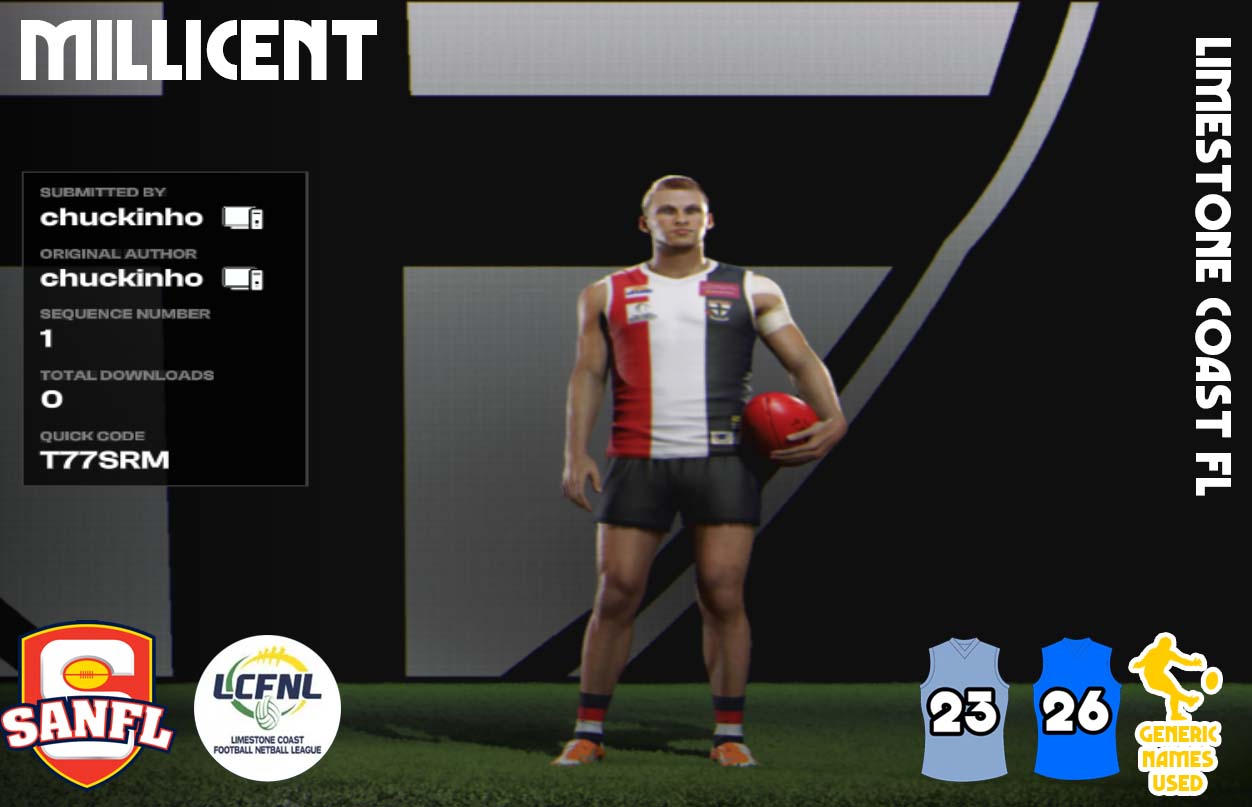
Task: Select the light blue number 23 guernsey
Action: pyautogui.click(x=964, y=709)
